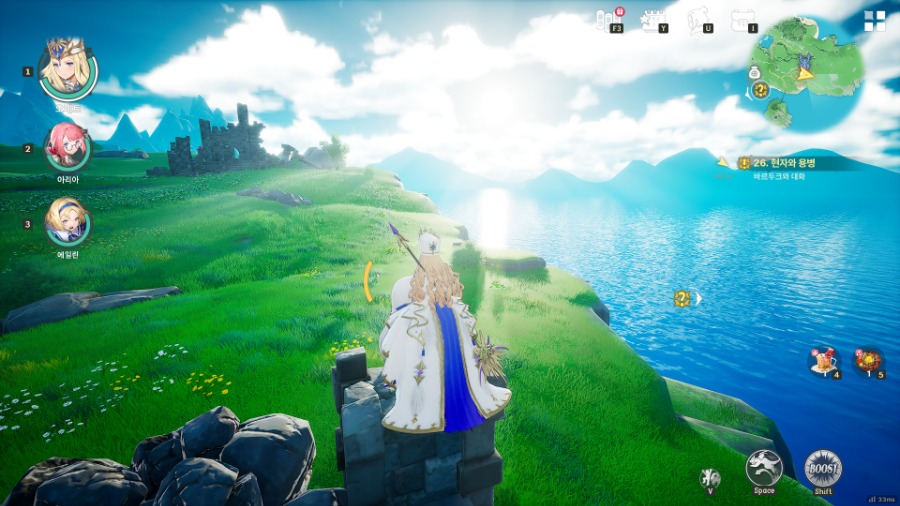Switch to 에일린 character portrait
900x506 pixels.
point(68,222)
